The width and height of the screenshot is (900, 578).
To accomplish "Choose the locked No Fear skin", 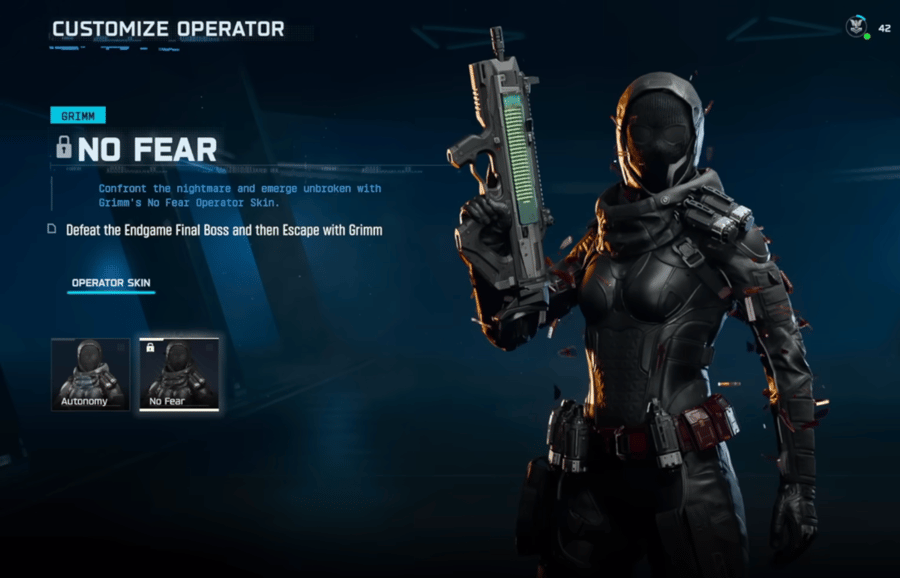I will (x=178, y=374).
